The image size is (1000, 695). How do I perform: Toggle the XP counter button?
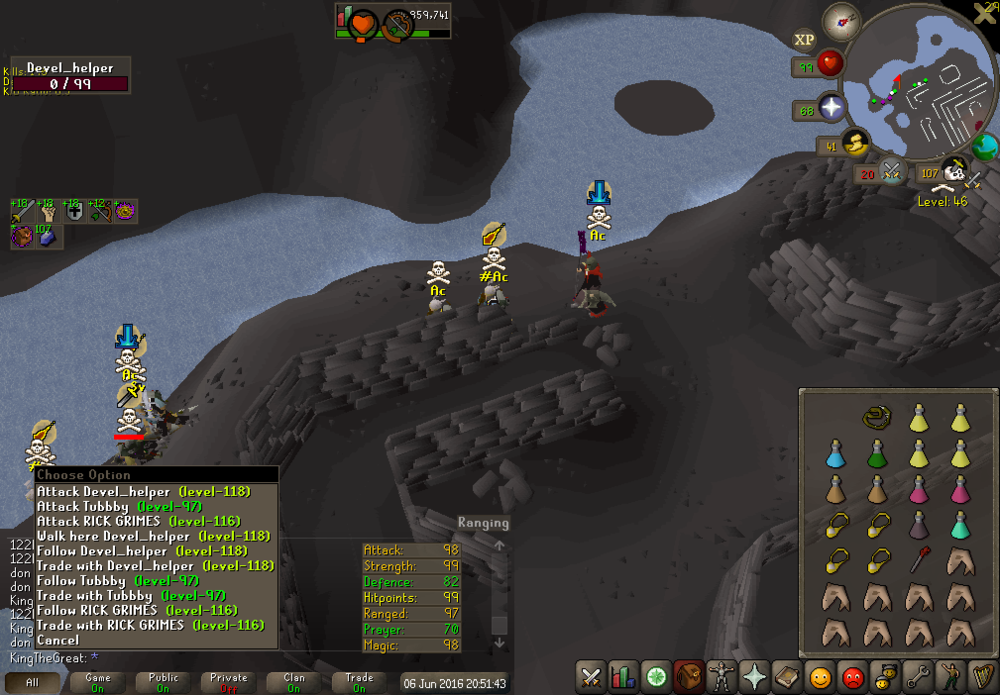tap(804, 40)
